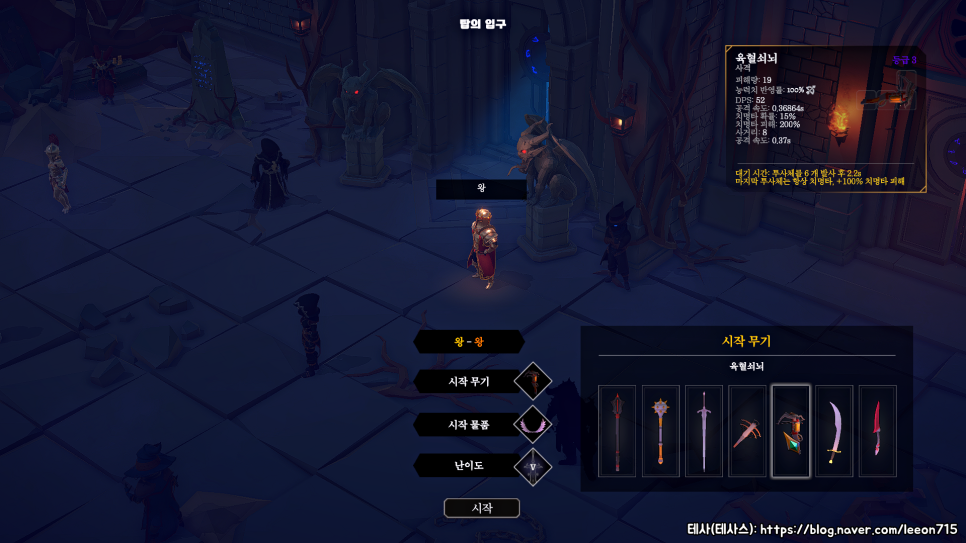Image resolution: width=966 pixels, height=543 pixels.
Task: Choose the small pink crossbow weapon
Action: 747,431
